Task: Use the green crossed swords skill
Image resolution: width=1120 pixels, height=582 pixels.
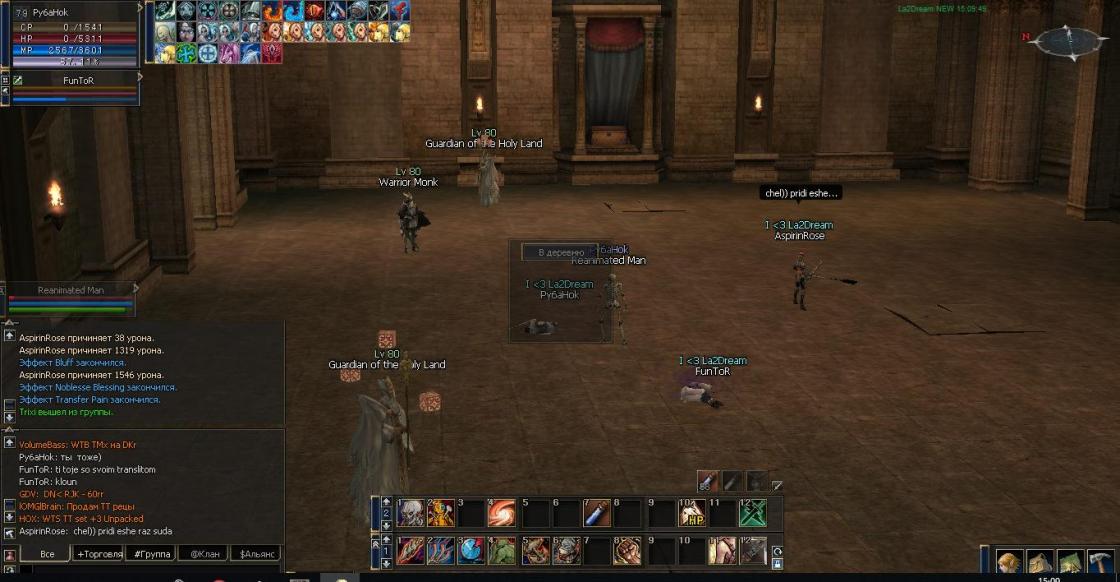Action: click(x=753, y=514)
